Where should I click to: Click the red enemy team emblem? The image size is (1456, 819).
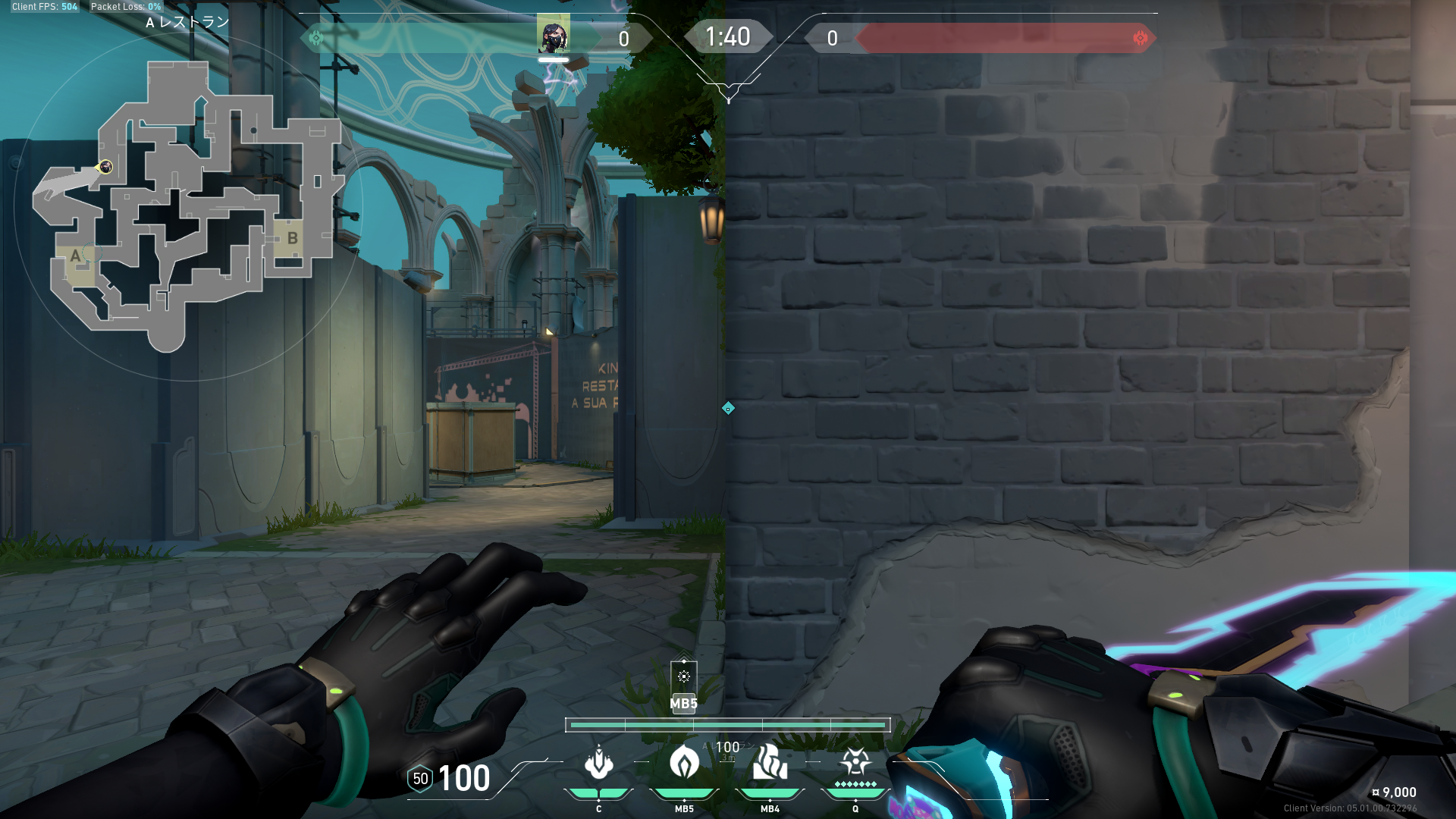pyautogui.click(x=1140, y=38)
